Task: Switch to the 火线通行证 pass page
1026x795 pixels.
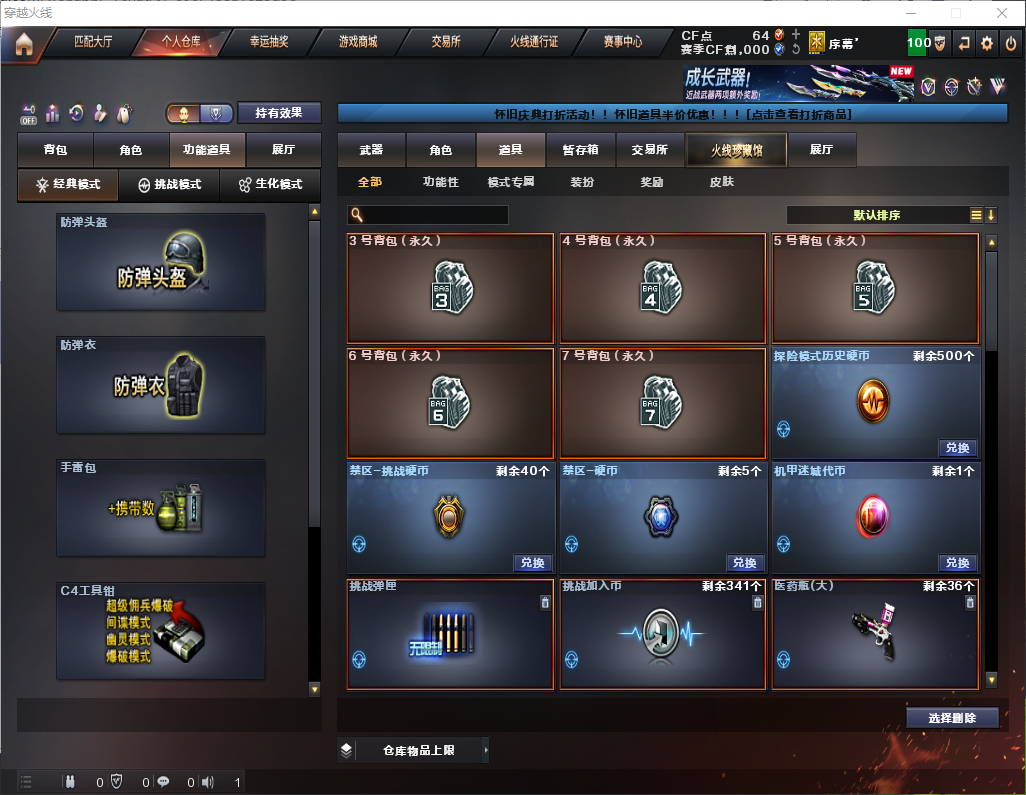Action: point(534,42)
